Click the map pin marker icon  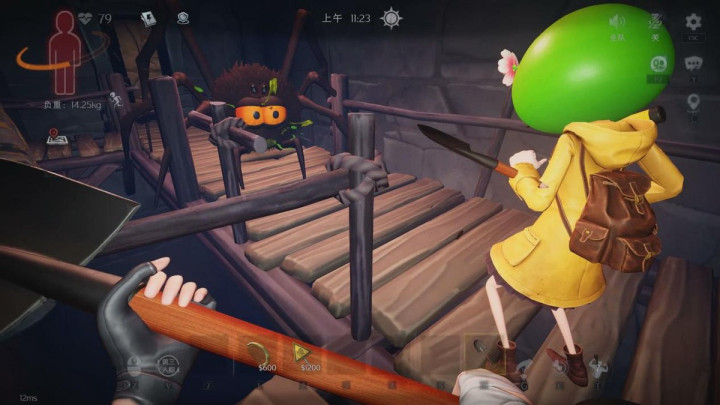click(693, 102)
